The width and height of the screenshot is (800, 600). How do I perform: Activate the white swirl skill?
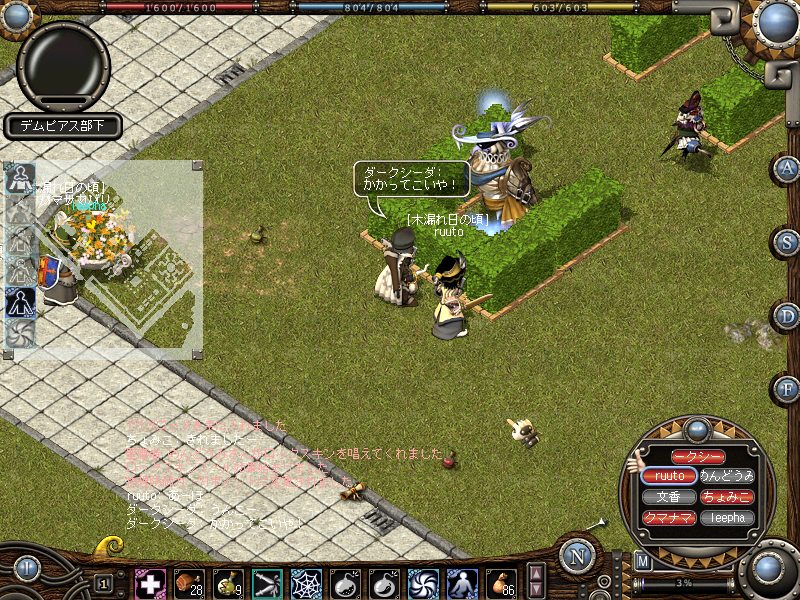(x=423, y=582)
